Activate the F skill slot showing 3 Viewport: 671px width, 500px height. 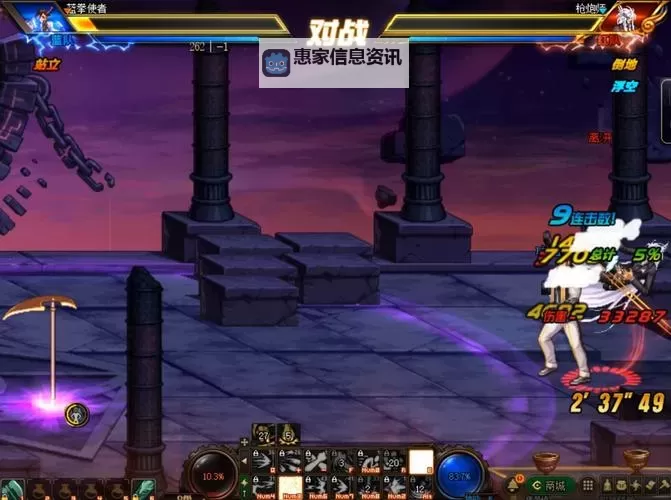[343, 461]
